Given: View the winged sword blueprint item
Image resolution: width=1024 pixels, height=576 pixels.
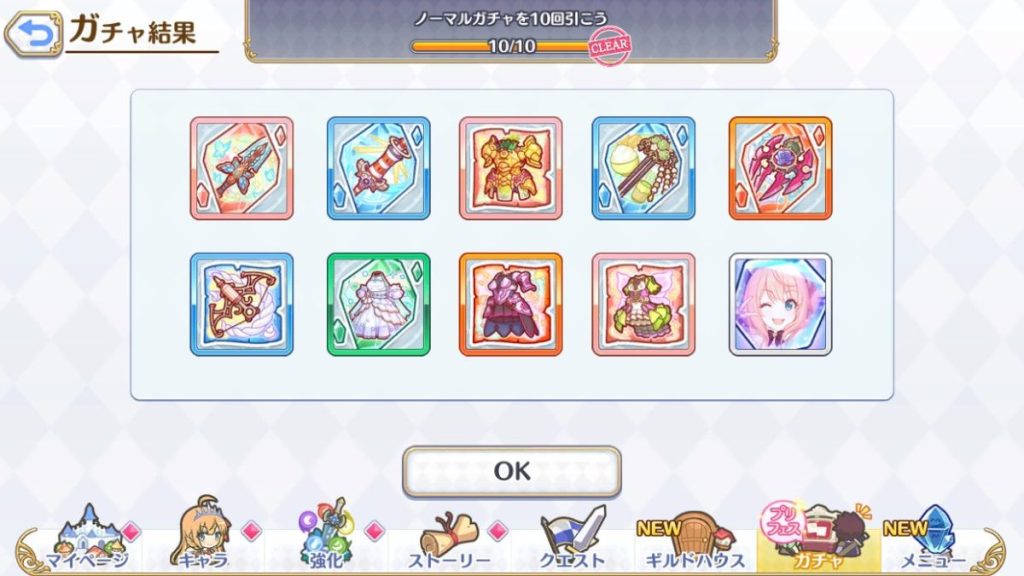Looking at the screenshot, I should pos(241,168).
